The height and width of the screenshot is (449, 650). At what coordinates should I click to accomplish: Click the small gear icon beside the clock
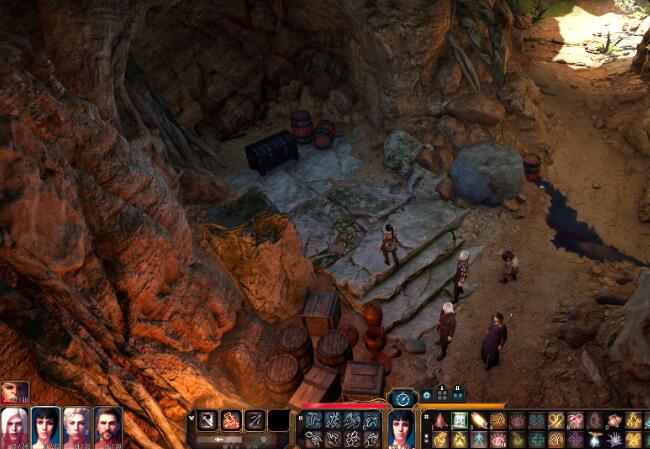pyautogui.click(x=425, y=396)
